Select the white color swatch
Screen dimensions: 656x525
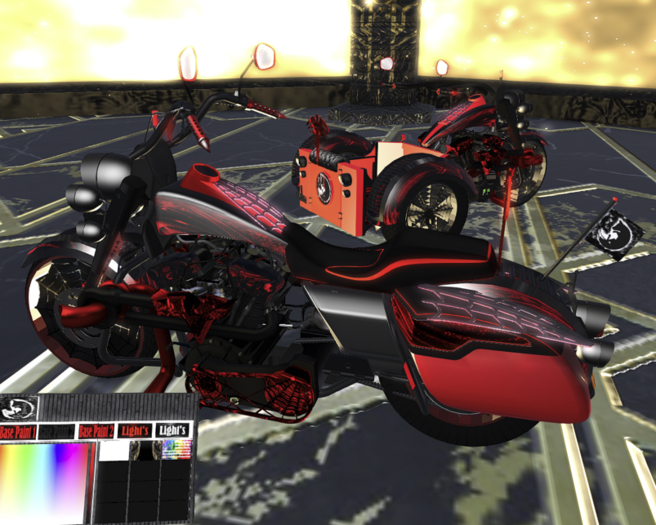(x=114, y=451)
